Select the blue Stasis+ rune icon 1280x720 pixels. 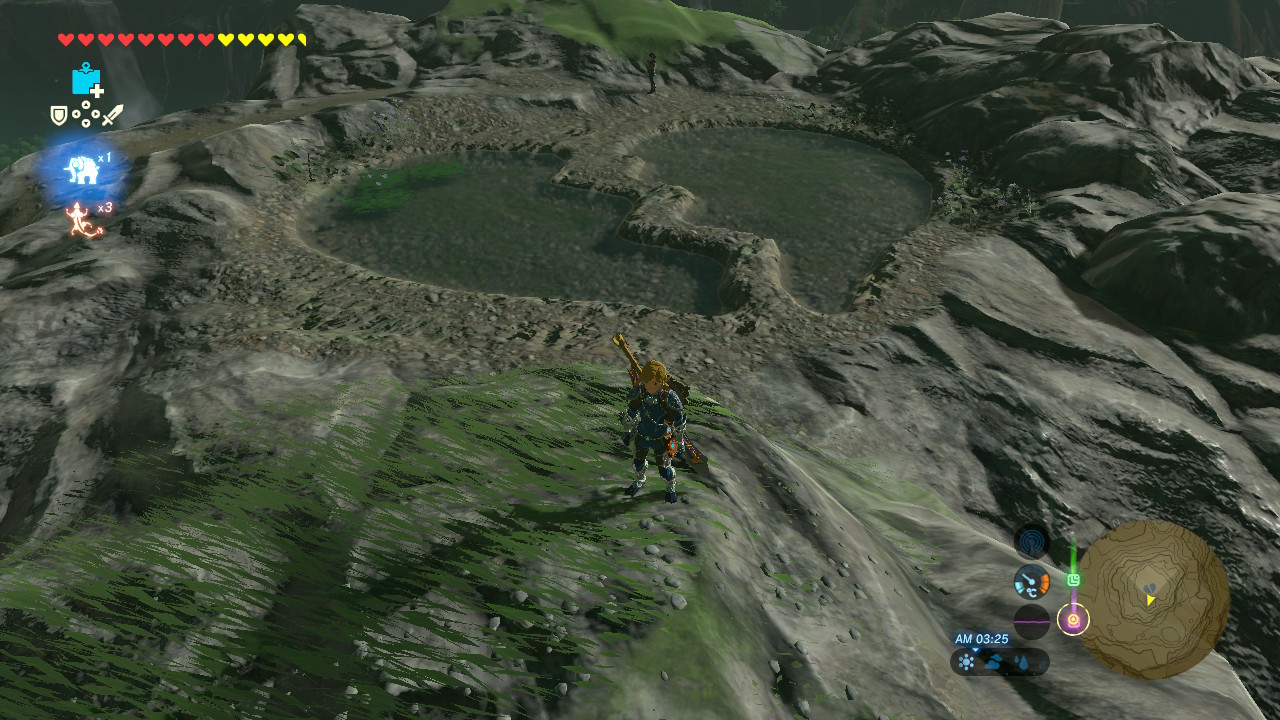[x=87, y=80]
